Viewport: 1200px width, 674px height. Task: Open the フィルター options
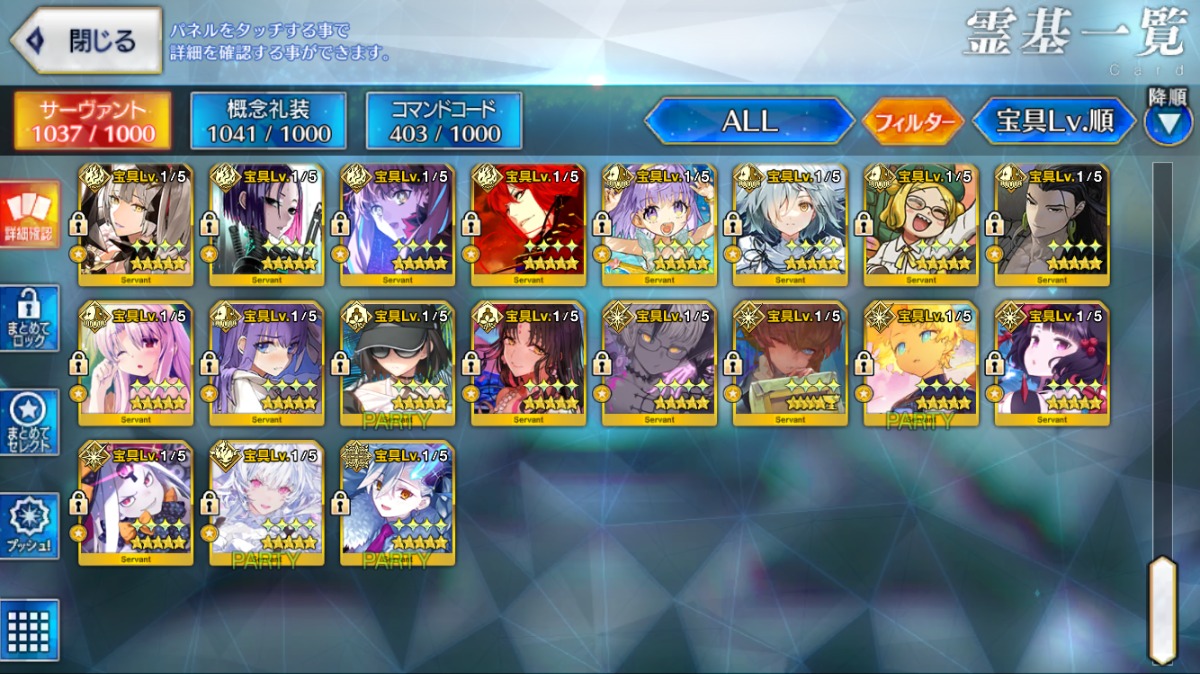913,122
